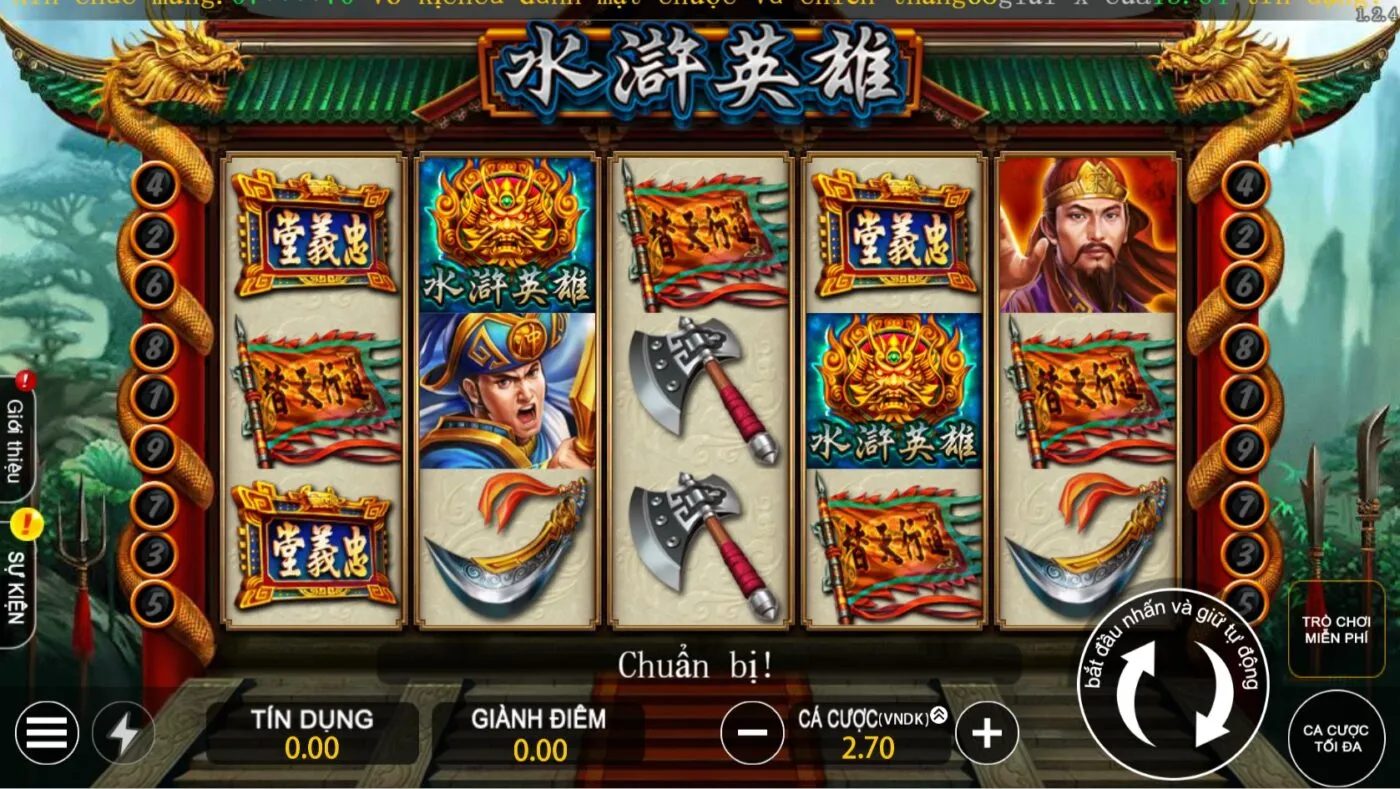Open the bet denomination chevron above Cá Cược
The width and height of the screenshot is (1400, 789).
938,713
